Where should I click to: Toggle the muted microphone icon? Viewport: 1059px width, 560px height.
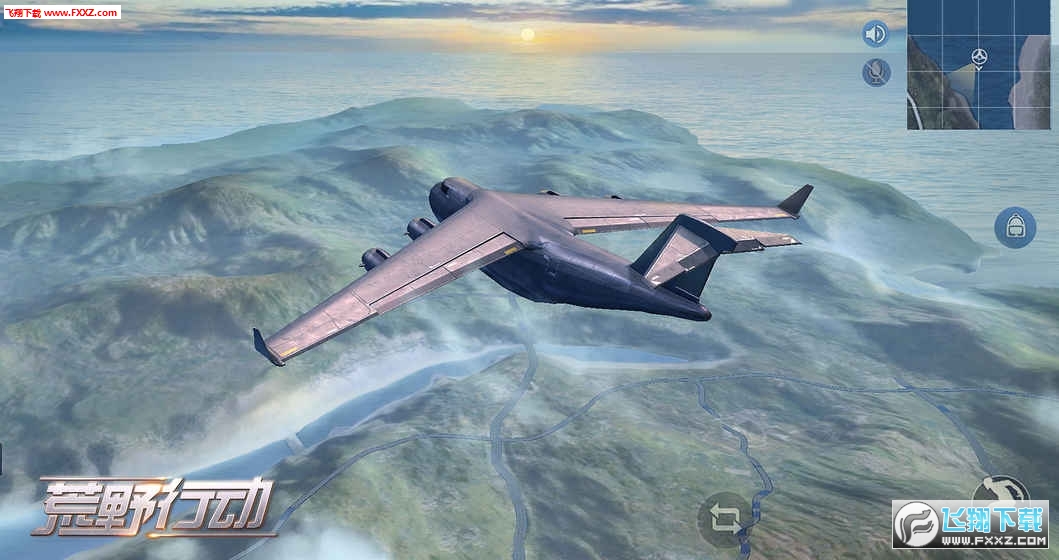click(x=876, y=72)
